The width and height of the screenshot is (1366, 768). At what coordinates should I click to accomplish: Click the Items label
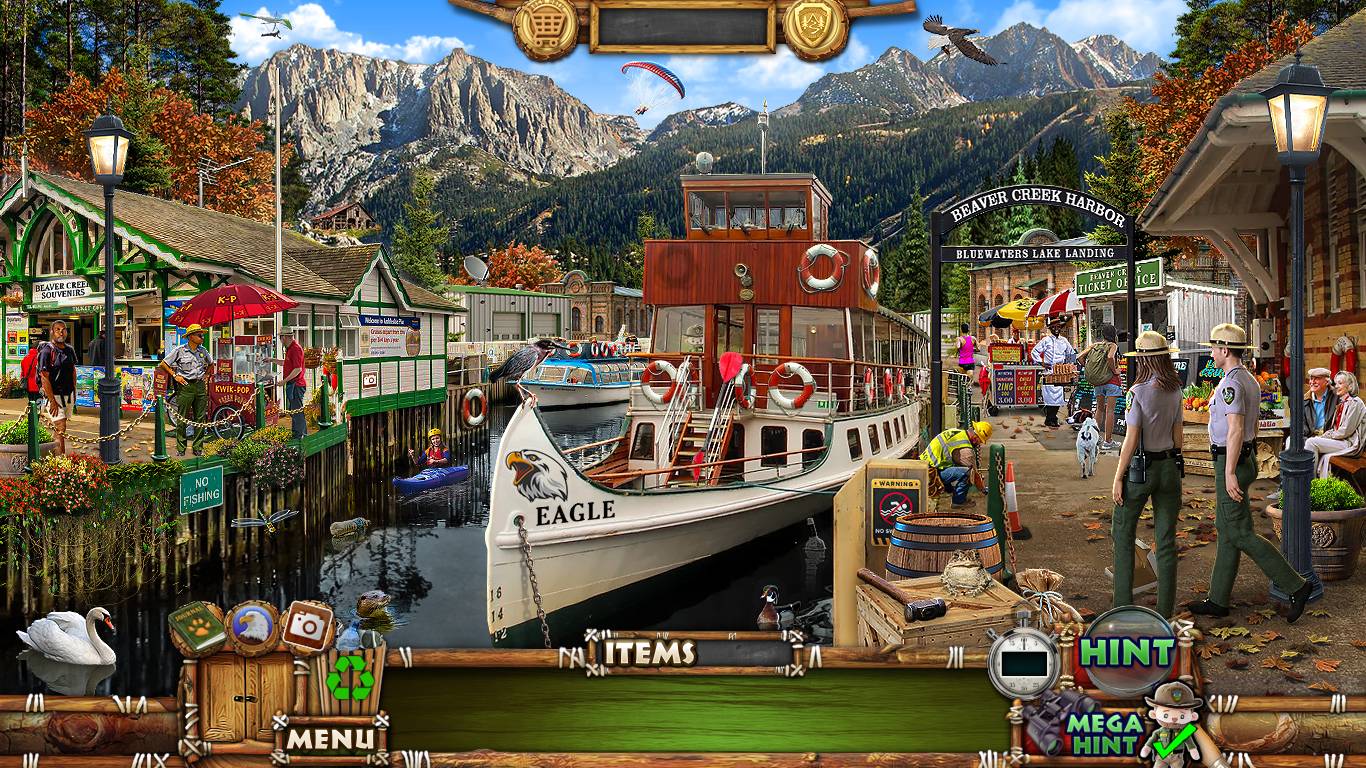point(651,653)
